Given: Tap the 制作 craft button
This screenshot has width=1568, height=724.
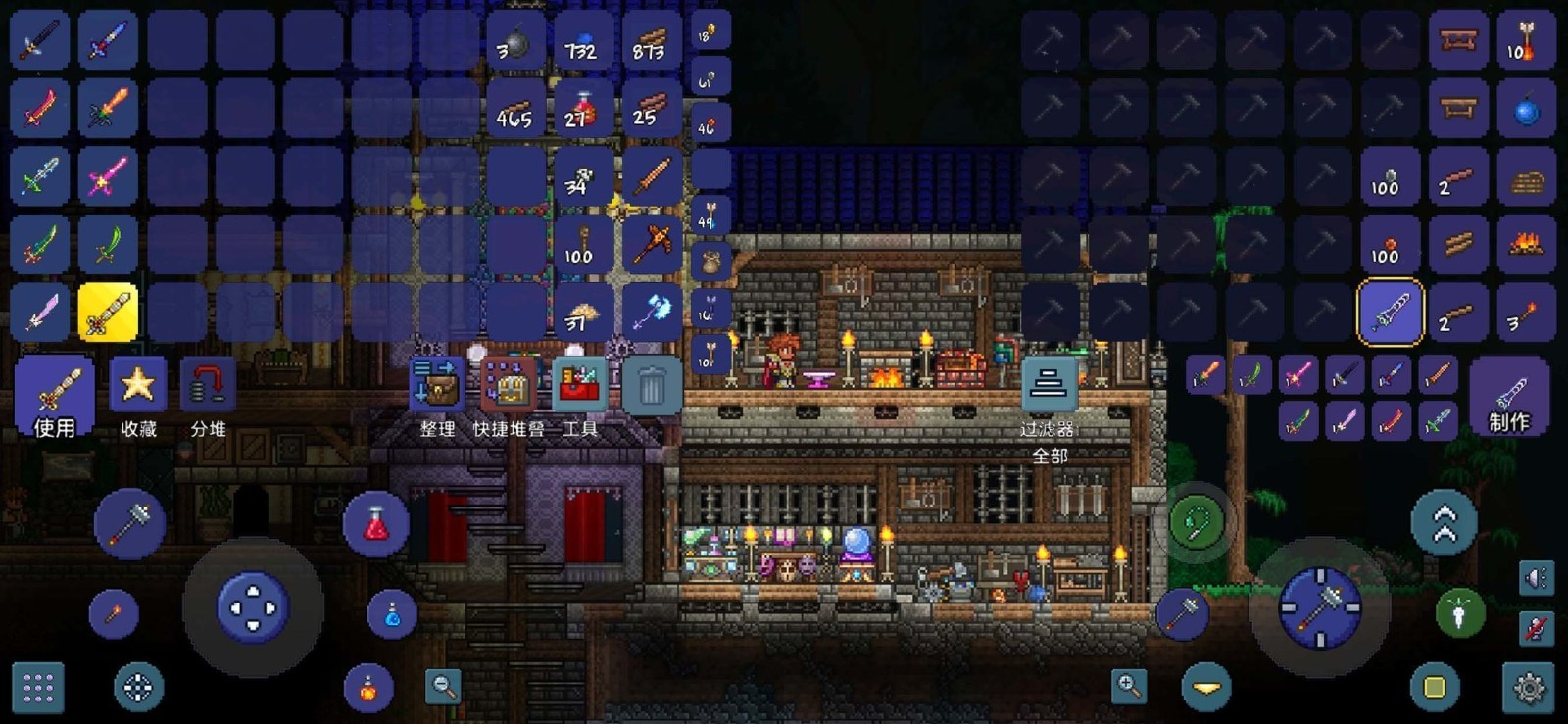Looking at the screenshot, I should click(x=1512, y=397).
